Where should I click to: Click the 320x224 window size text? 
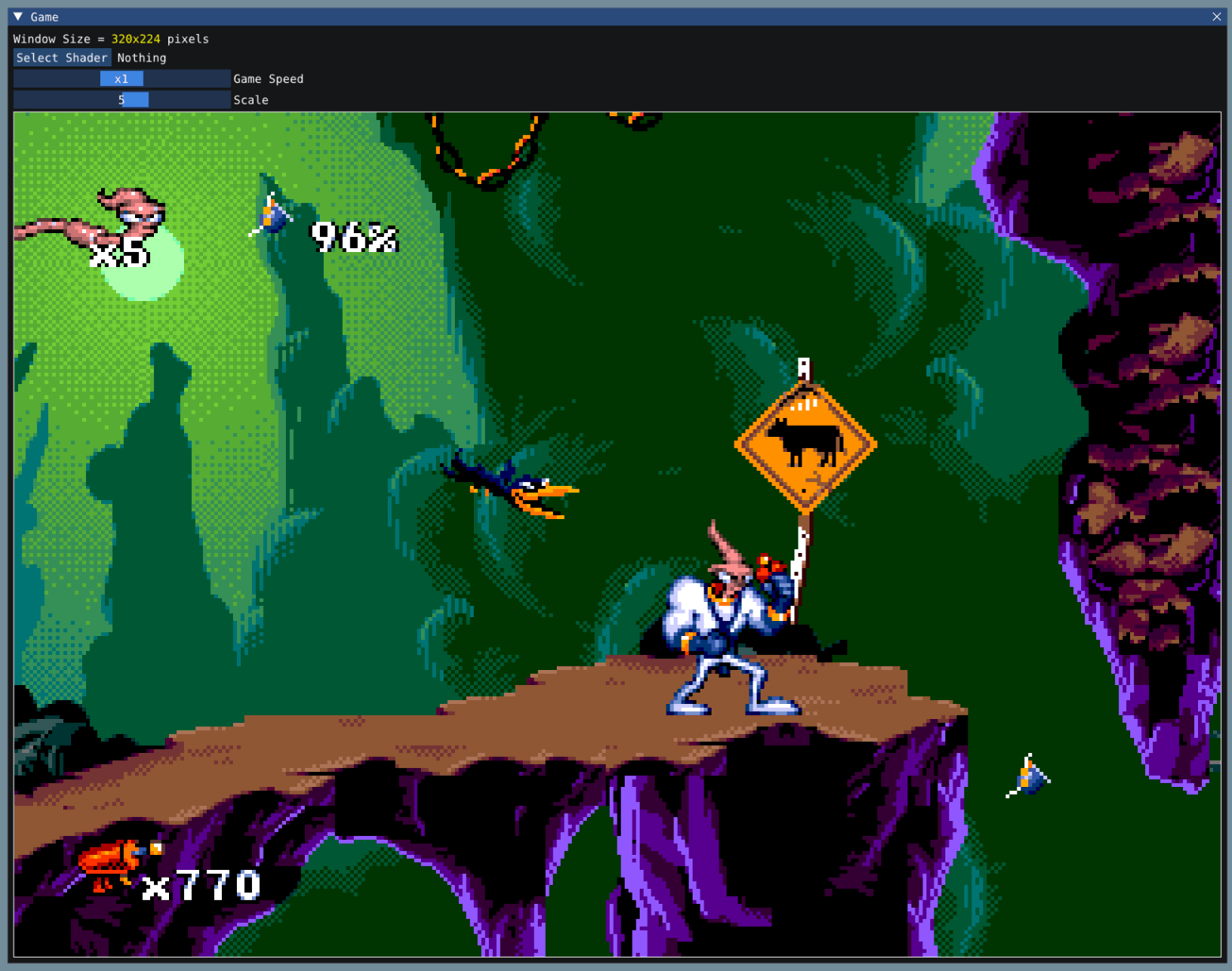(x=134, y=38)
